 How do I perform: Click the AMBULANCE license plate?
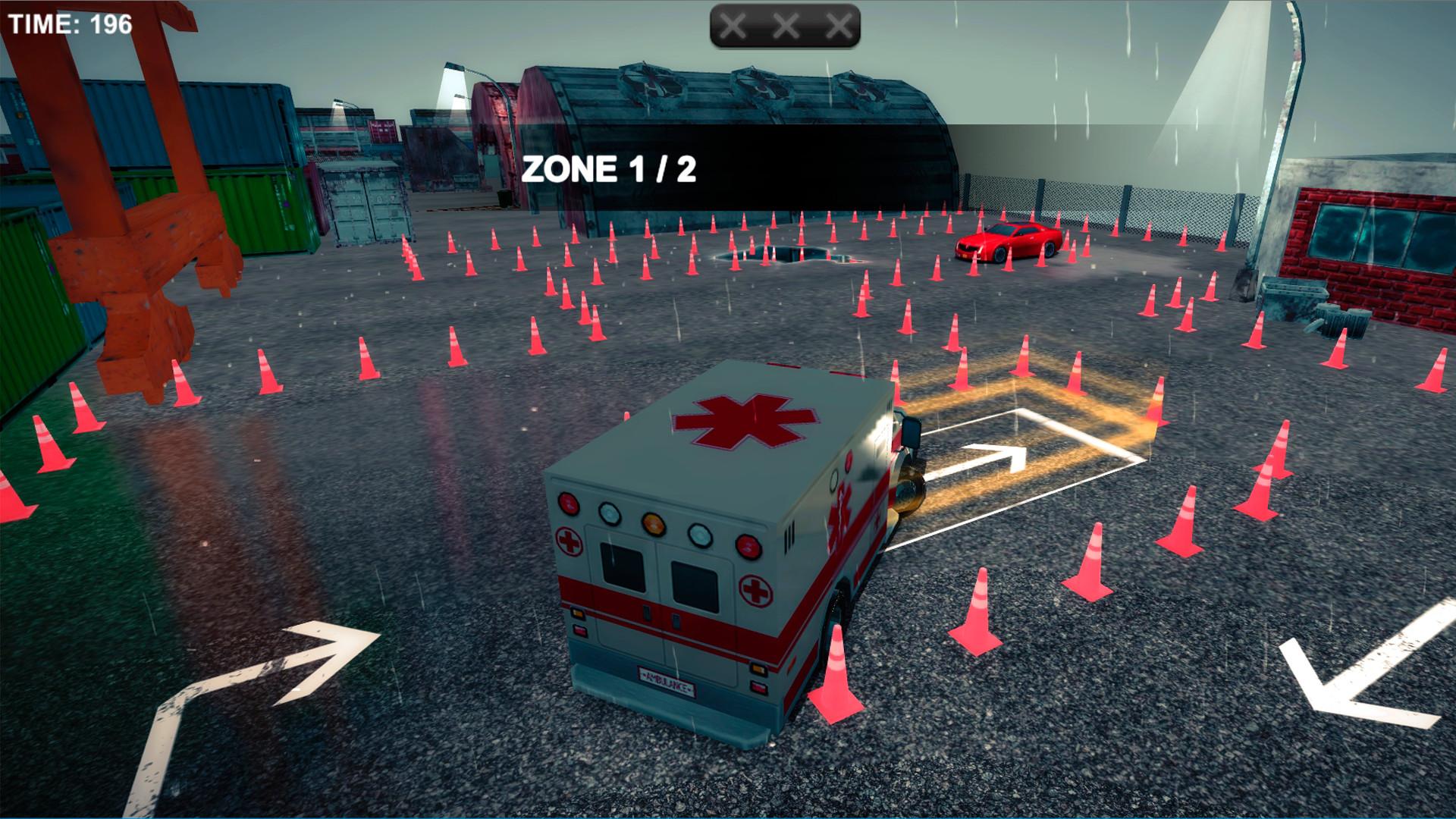tap(667, 680)
